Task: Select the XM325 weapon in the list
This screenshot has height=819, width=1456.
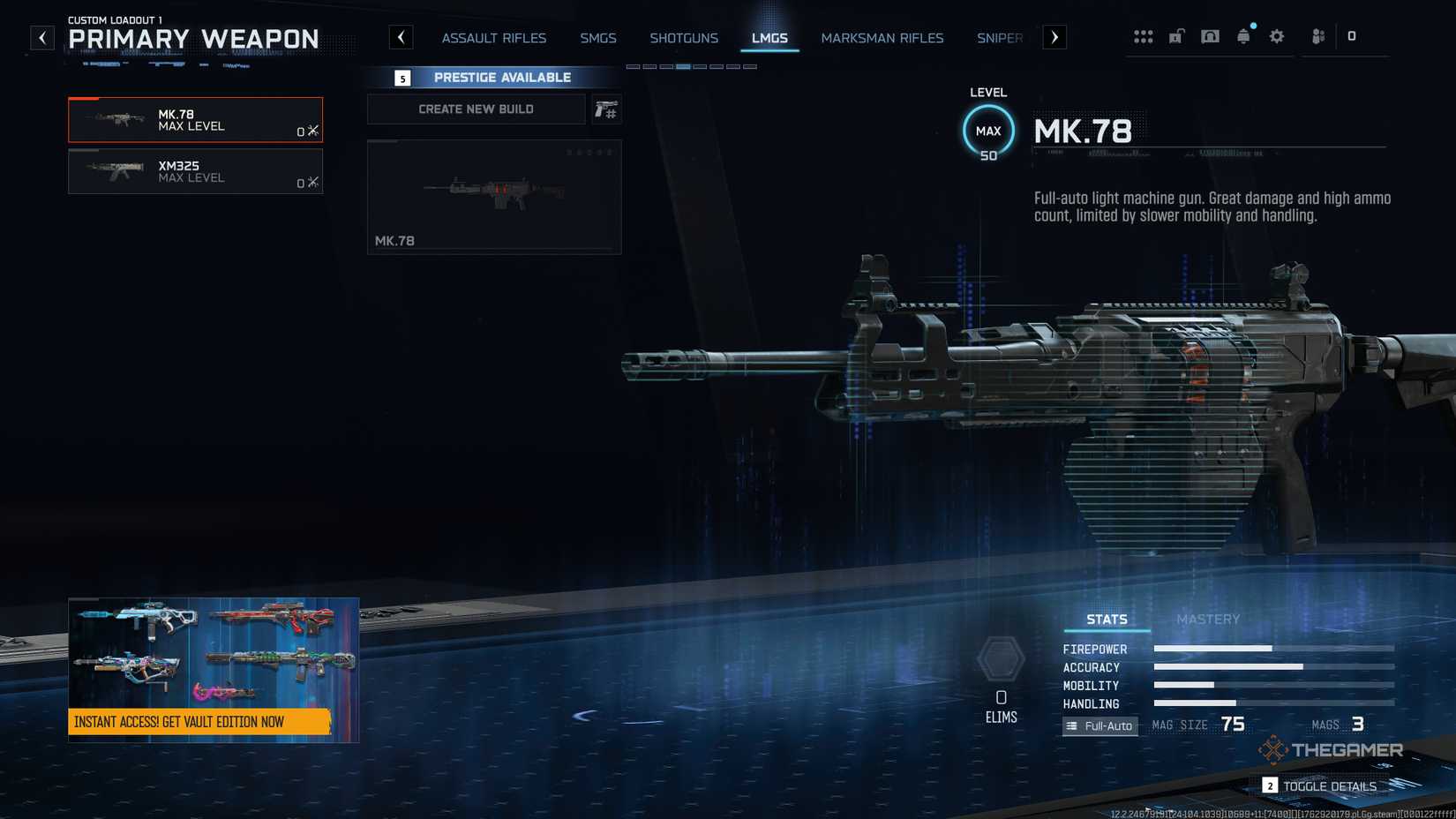Action: click(x=195, y=171)
